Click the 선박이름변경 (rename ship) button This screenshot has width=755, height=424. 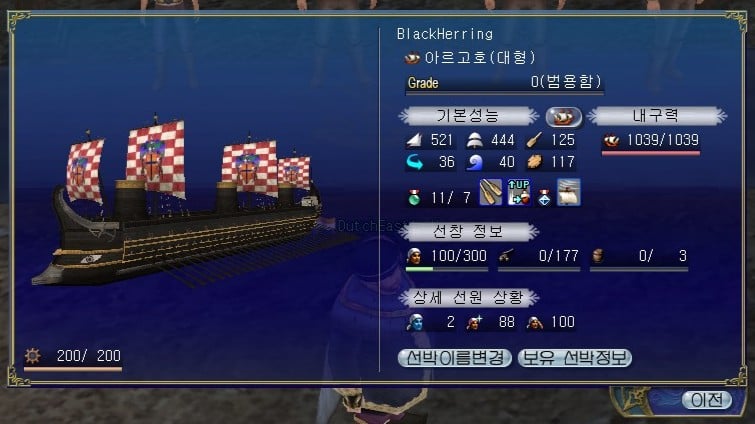455,357
